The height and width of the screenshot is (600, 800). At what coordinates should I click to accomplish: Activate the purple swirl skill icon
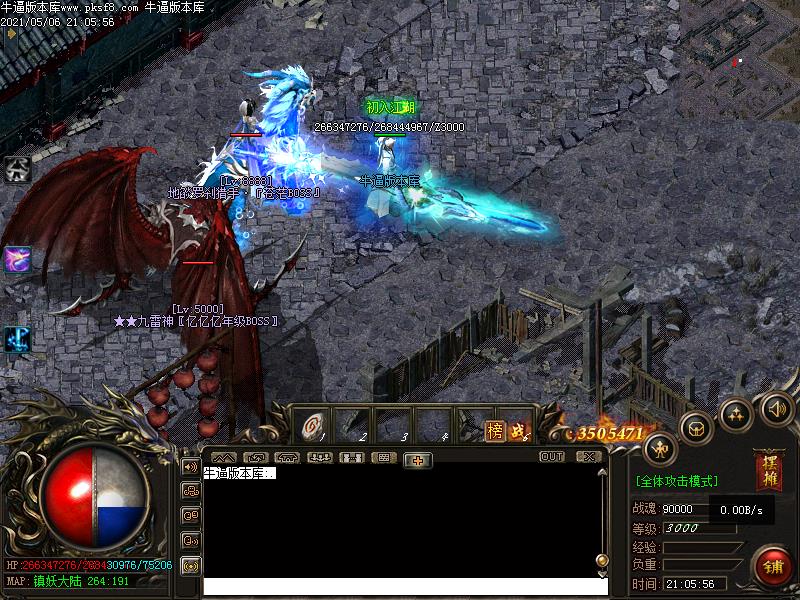pyautogui.click(x=17, y=259)
